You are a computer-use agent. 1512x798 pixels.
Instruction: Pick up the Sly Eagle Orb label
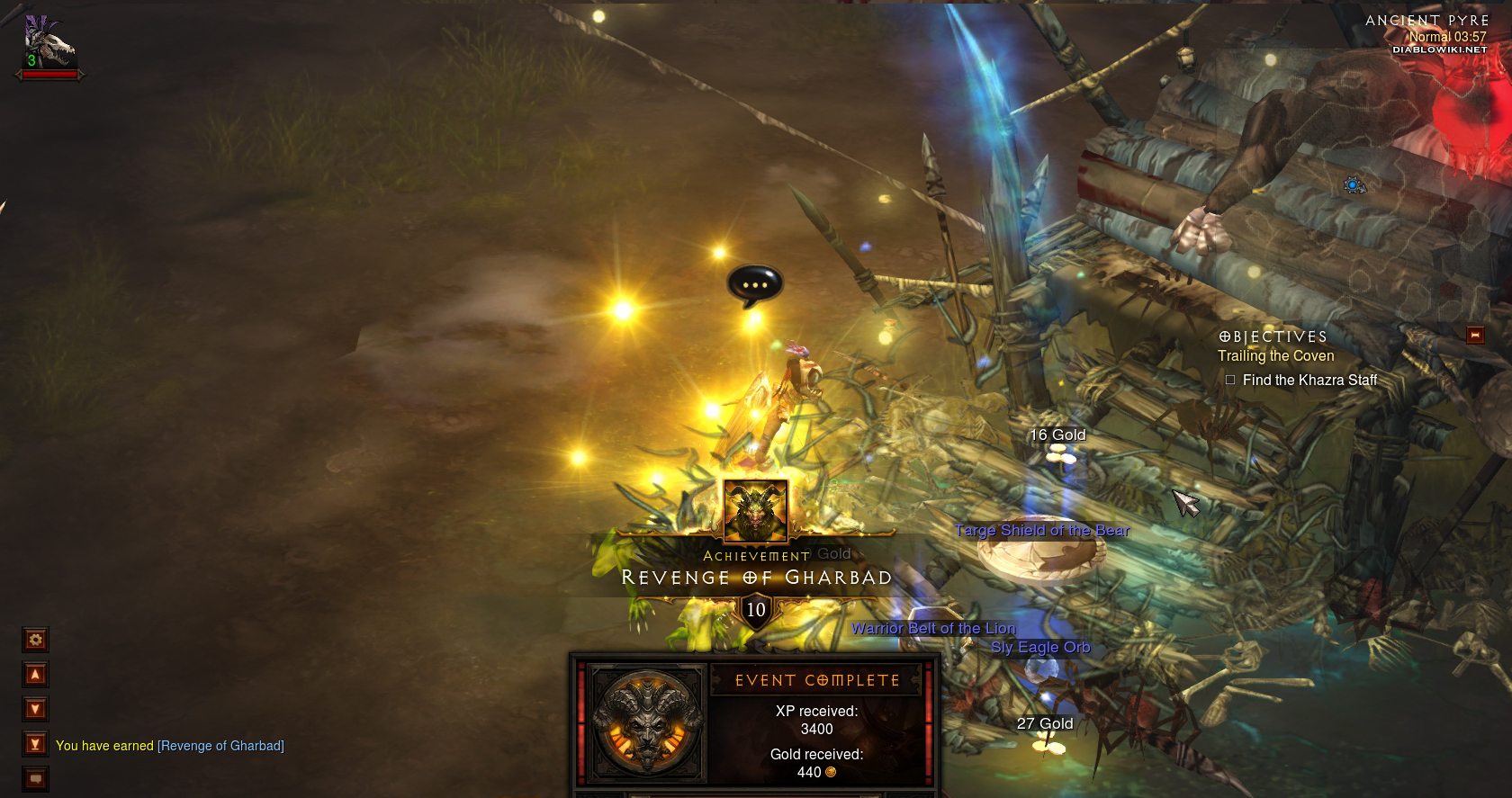coord(1039,648)
